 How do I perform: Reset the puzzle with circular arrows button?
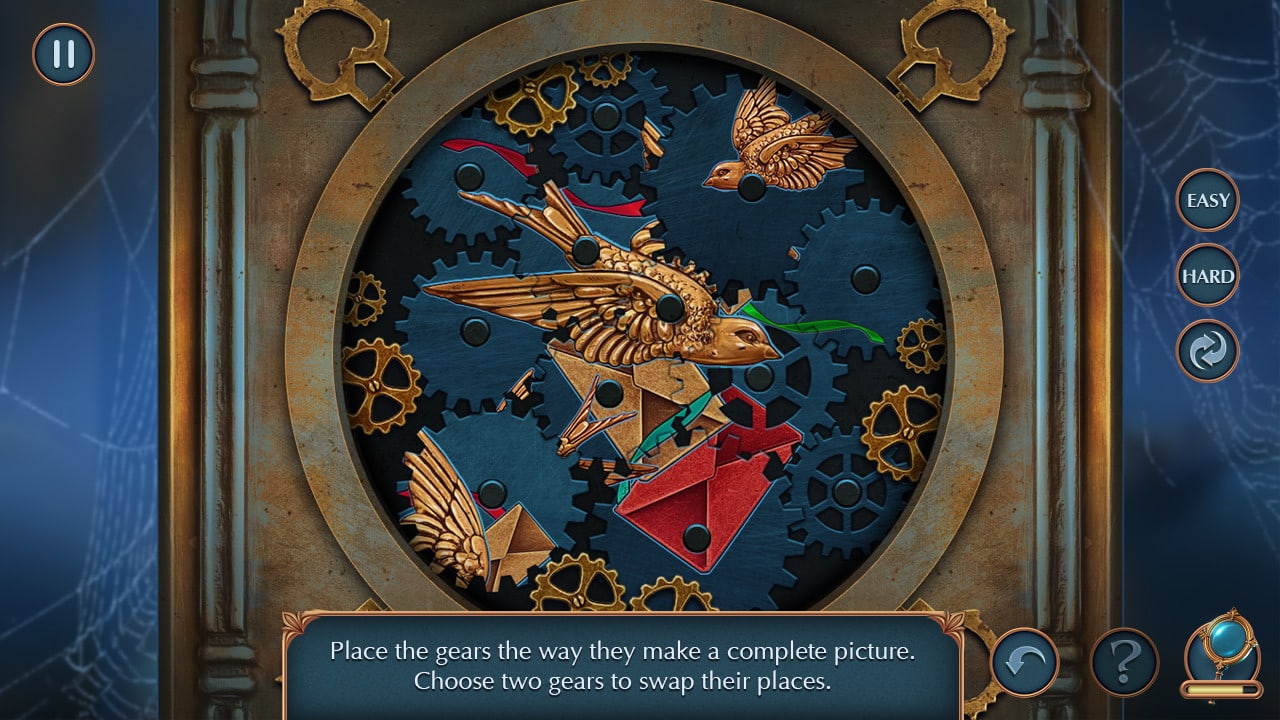coord(1208,351)
